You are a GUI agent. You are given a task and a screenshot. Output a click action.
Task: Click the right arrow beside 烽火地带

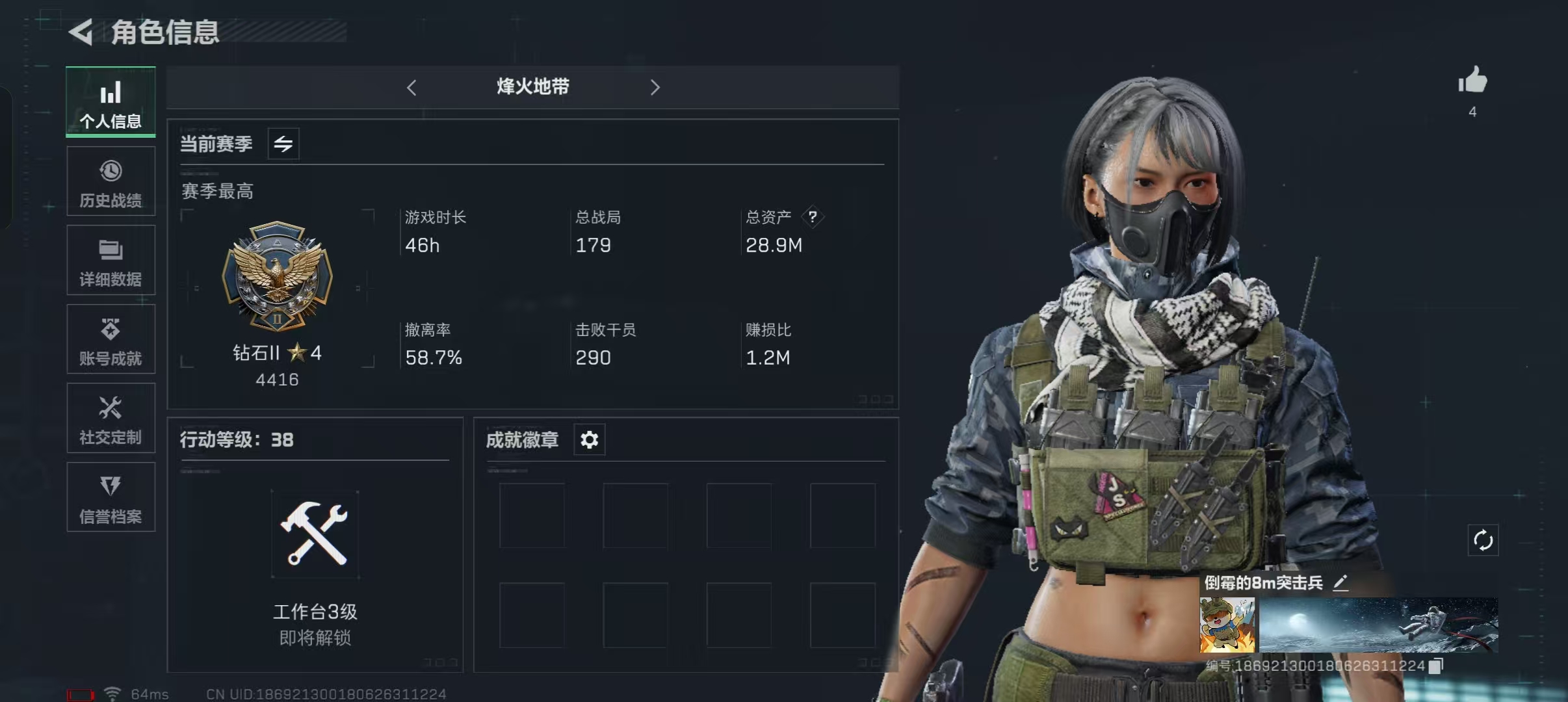[x=655, y=86]
